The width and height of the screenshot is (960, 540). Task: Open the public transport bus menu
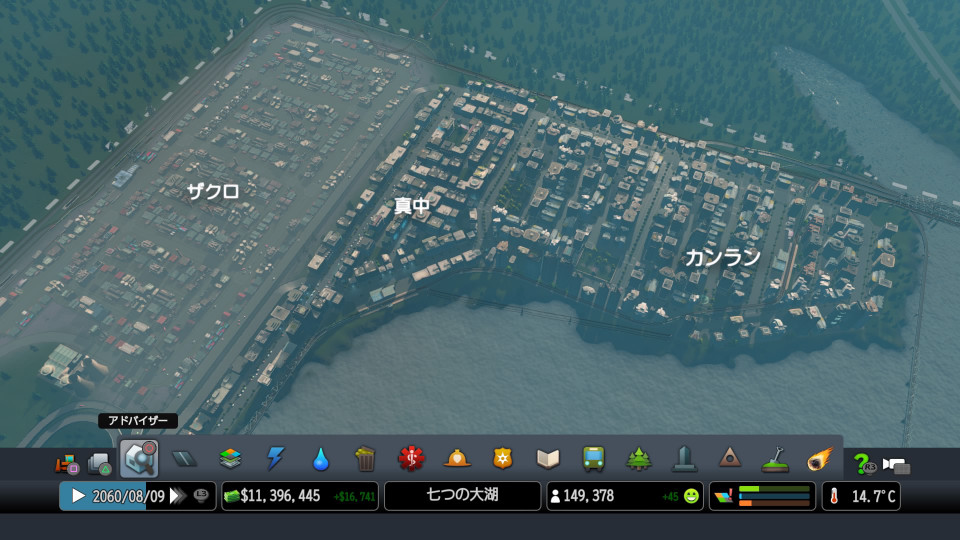(x=593, y=459)
